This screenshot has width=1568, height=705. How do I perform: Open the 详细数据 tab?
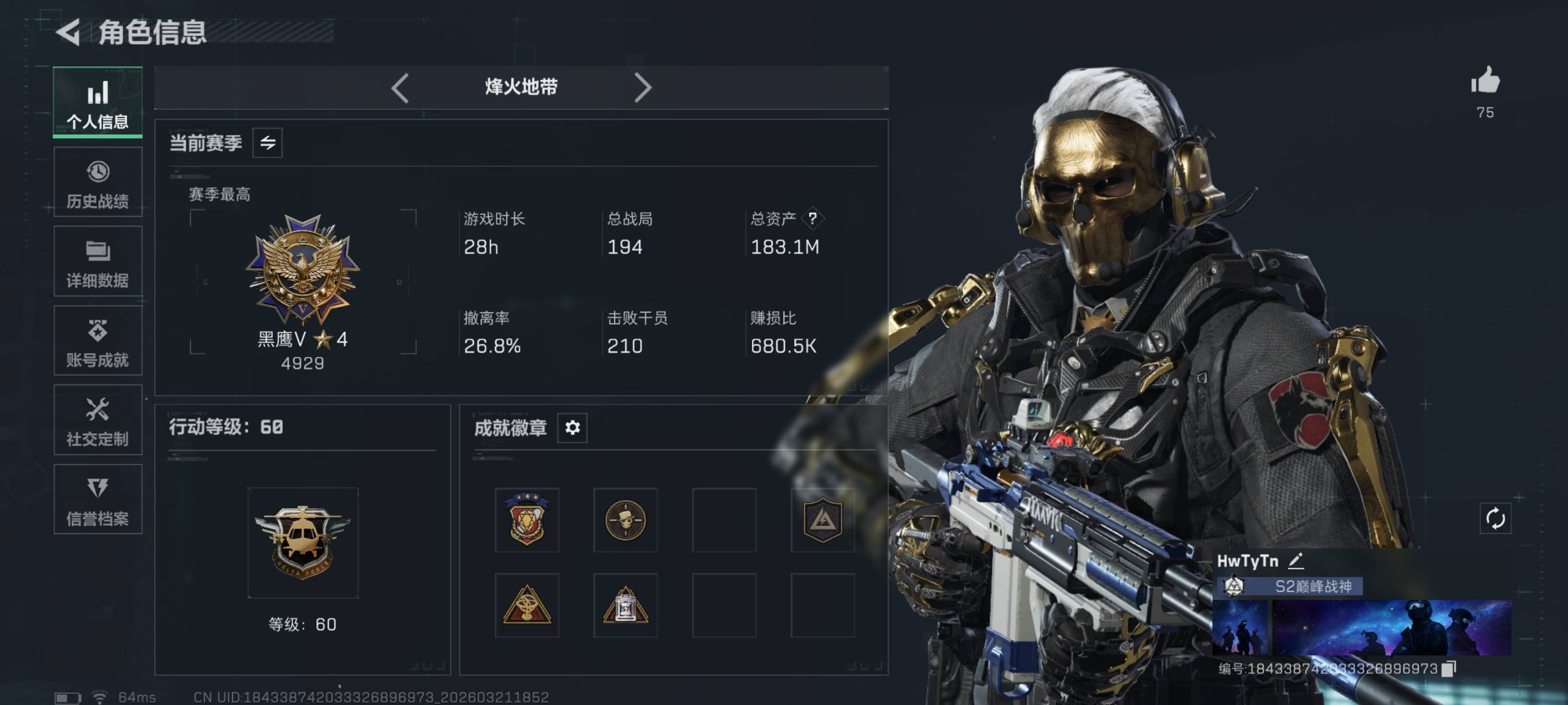[97, 262]
